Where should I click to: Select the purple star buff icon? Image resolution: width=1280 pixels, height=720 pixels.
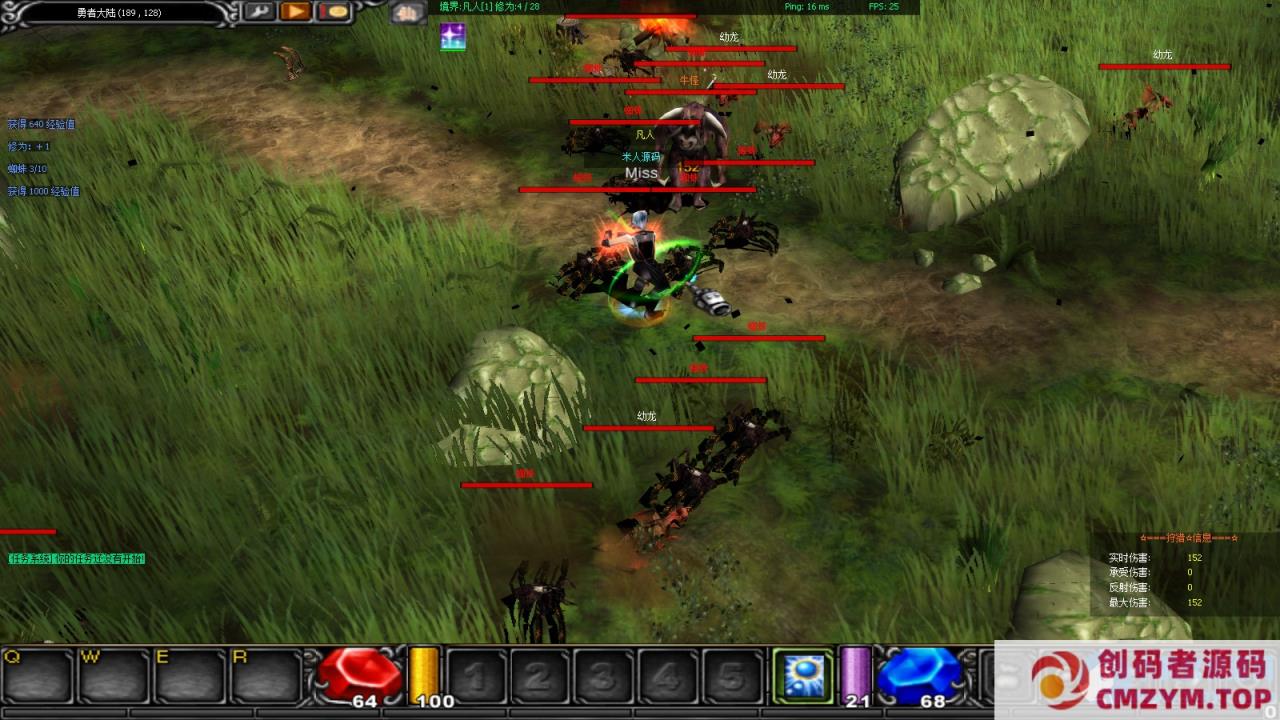452,37
